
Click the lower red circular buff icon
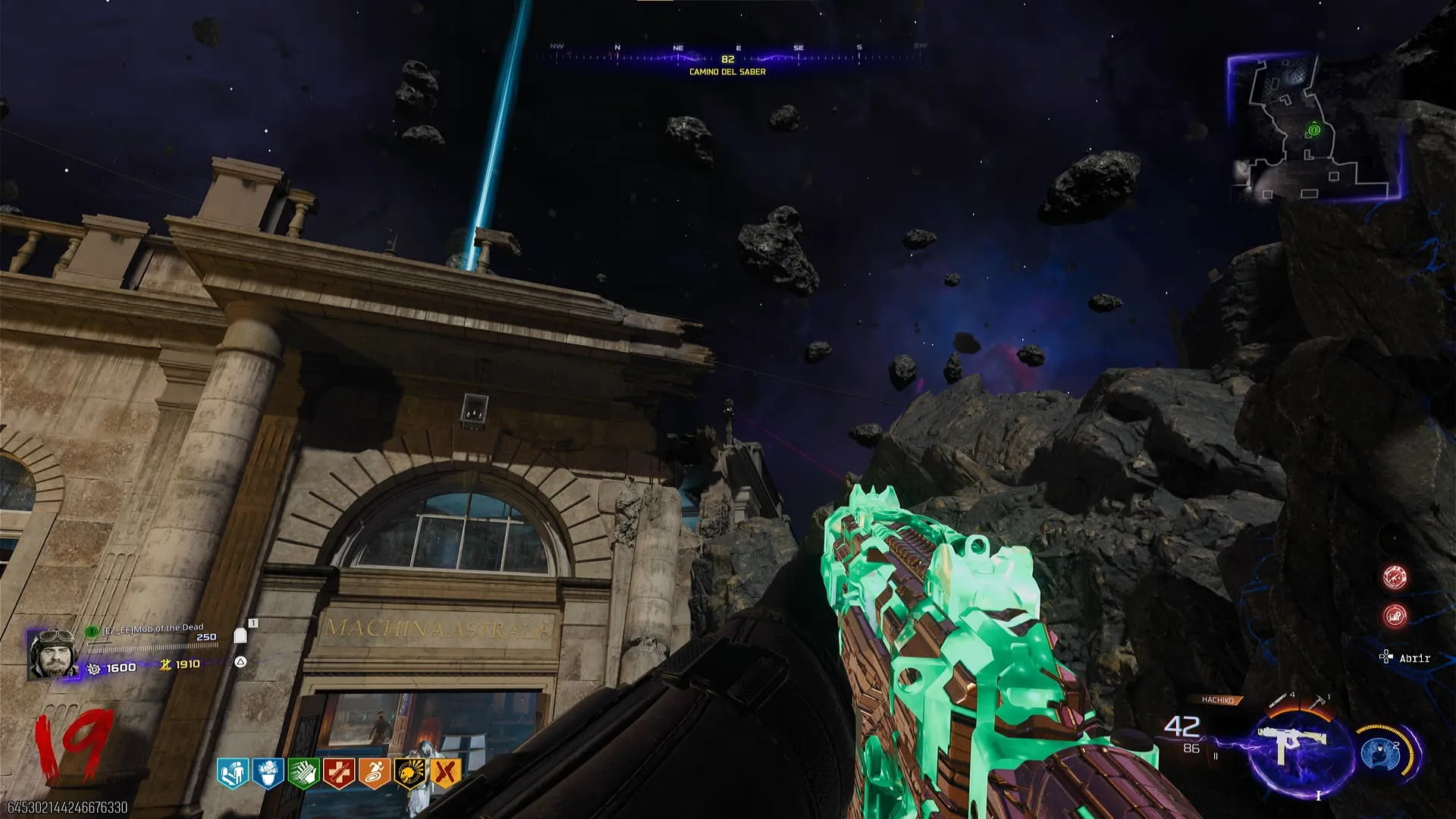tap(1395, 616)
